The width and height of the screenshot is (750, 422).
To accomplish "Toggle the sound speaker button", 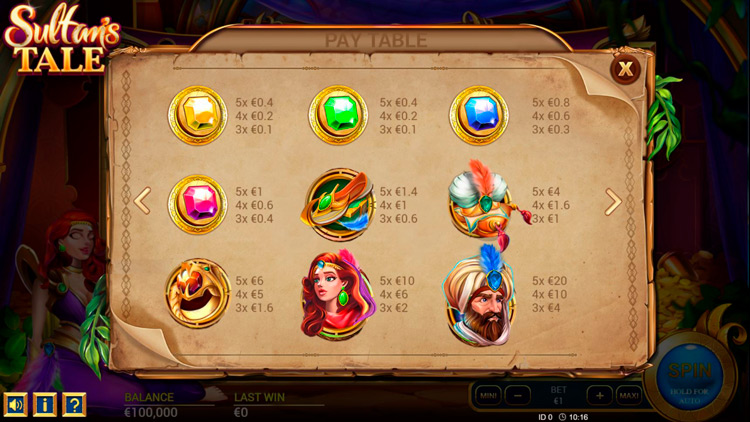I will pyautogui.click(x=16, y=404).
